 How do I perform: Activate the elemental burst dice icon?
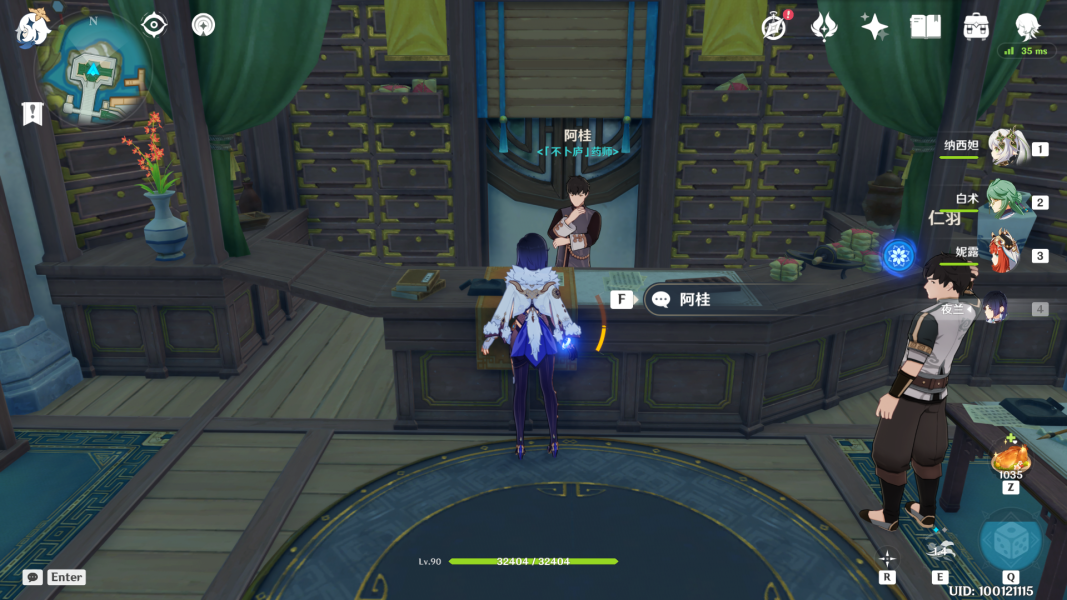click(1010, 541)
